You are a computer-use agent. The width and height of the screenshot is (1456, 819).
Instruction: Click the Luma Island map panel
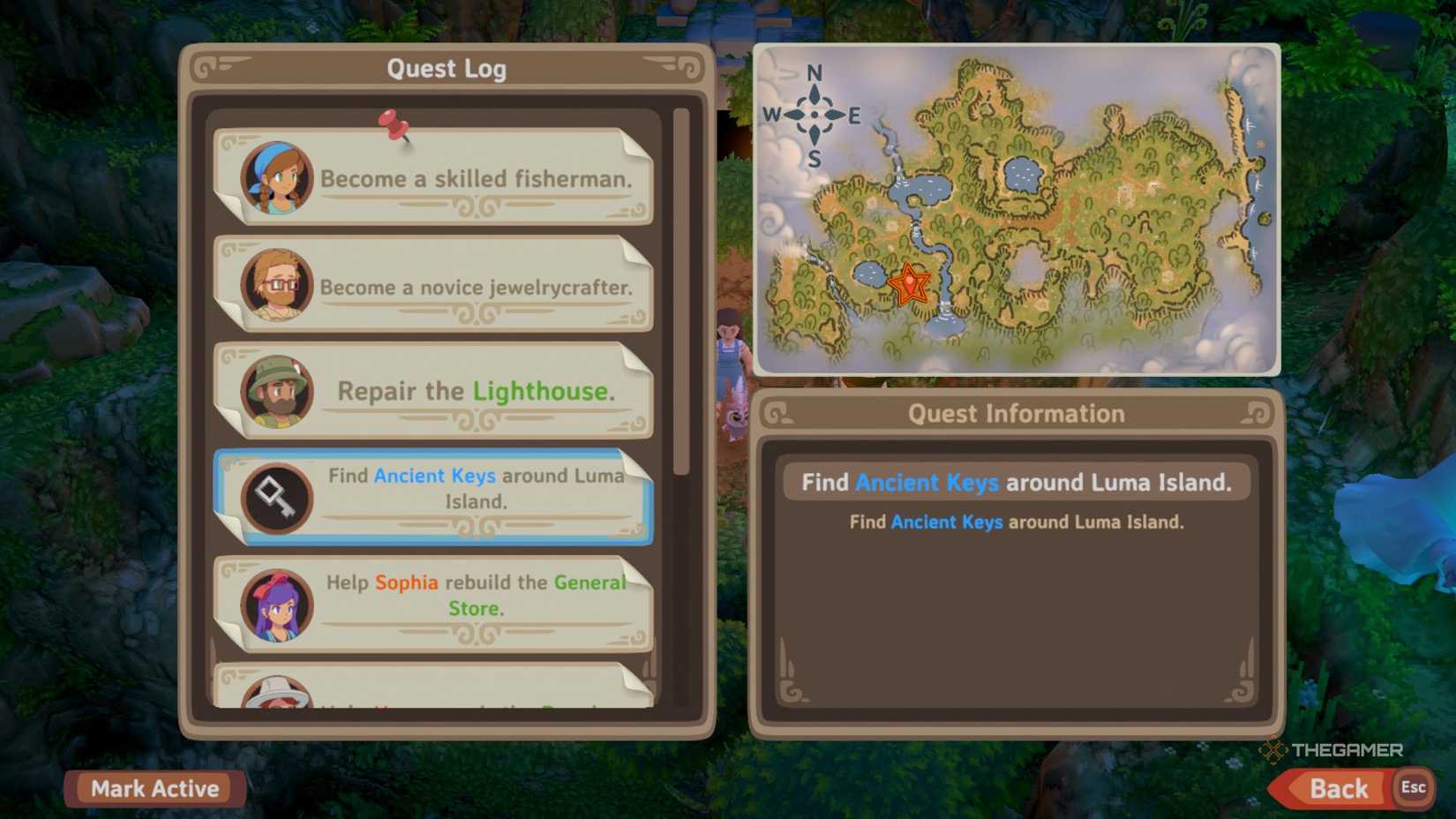(x=1015, y=207)
